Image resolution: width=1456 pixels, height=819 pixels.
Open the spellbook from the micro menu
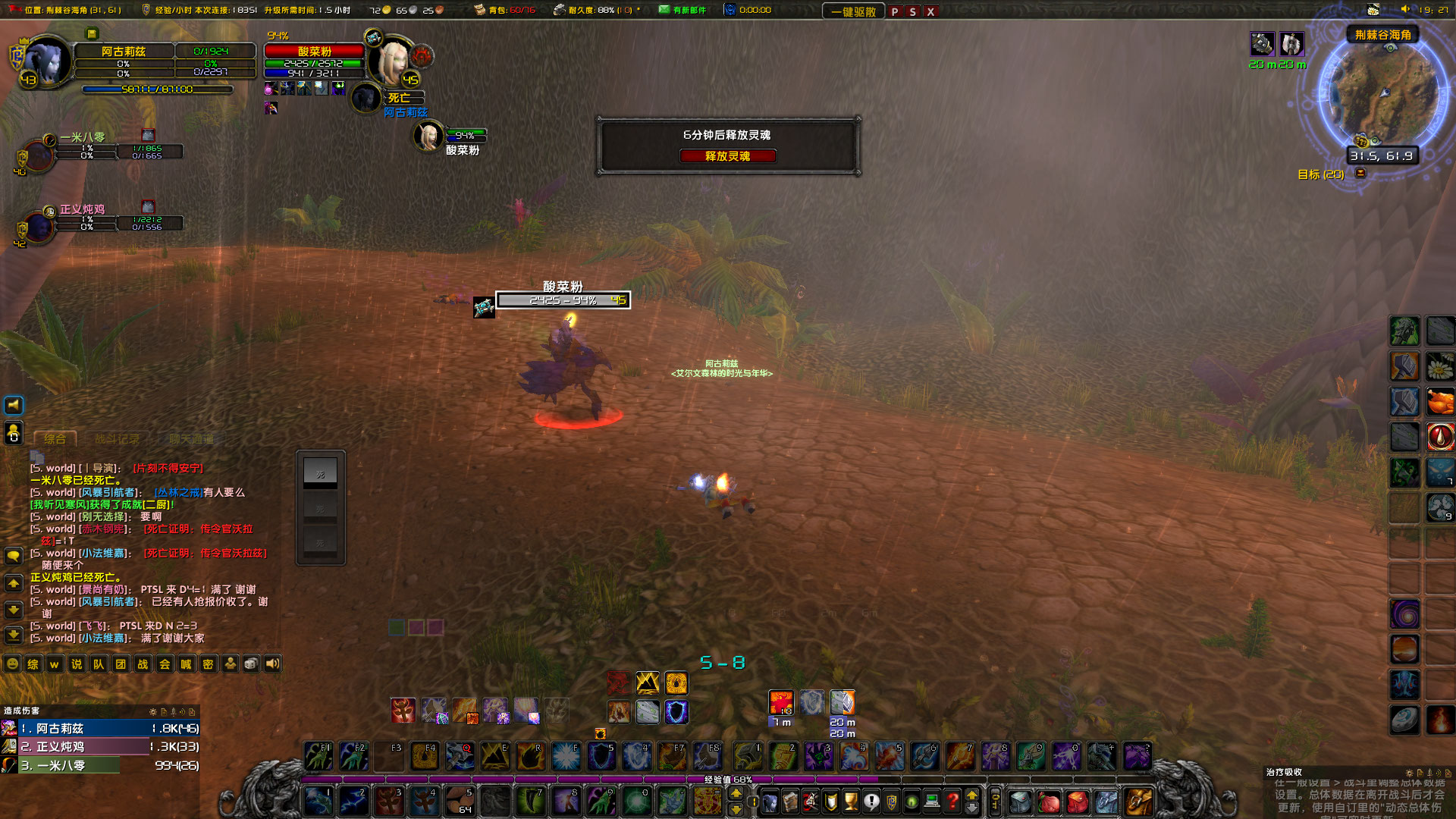point(791,802)
